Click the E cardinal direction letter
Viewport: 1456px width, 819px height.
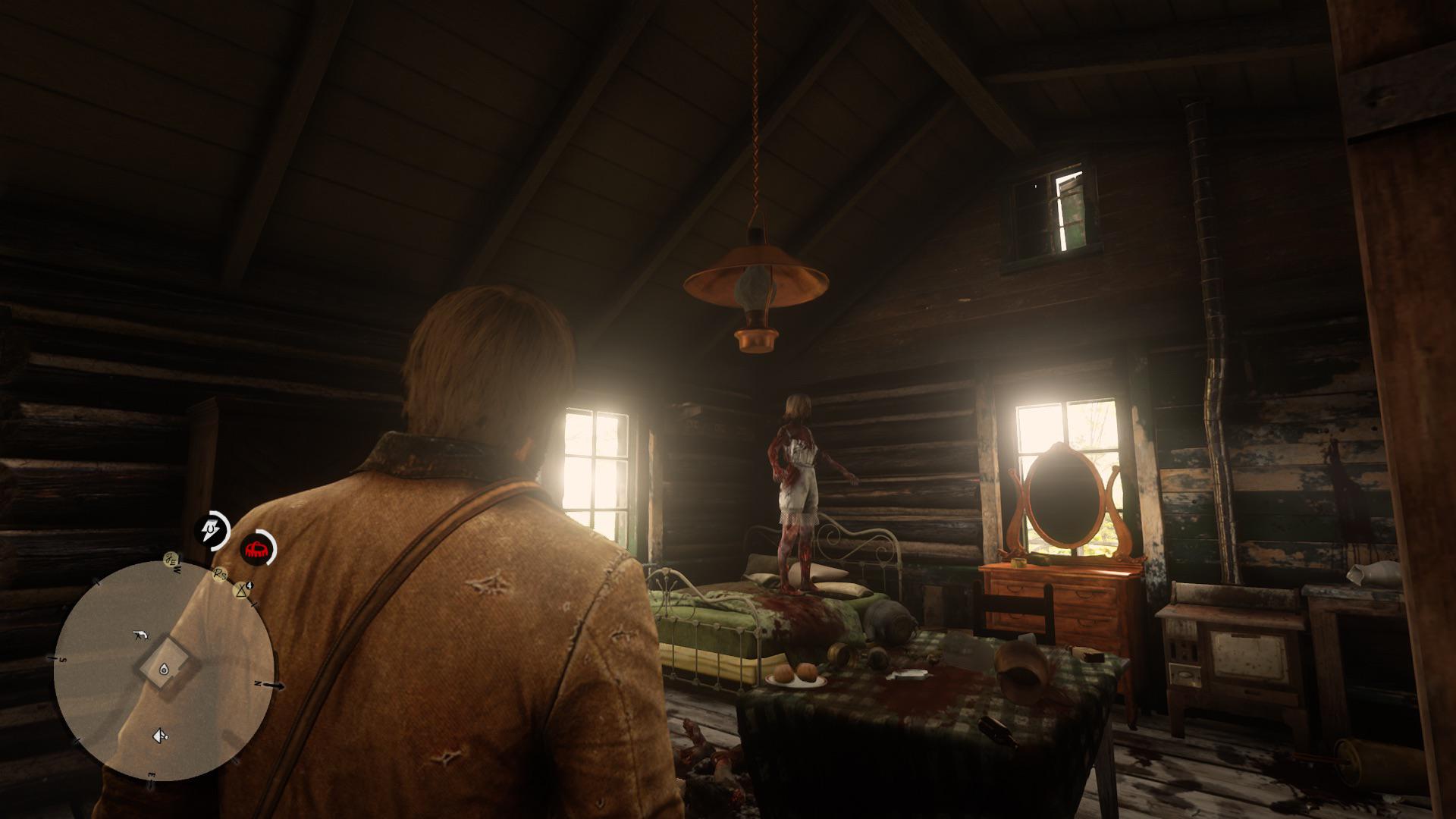click(152, 773)
